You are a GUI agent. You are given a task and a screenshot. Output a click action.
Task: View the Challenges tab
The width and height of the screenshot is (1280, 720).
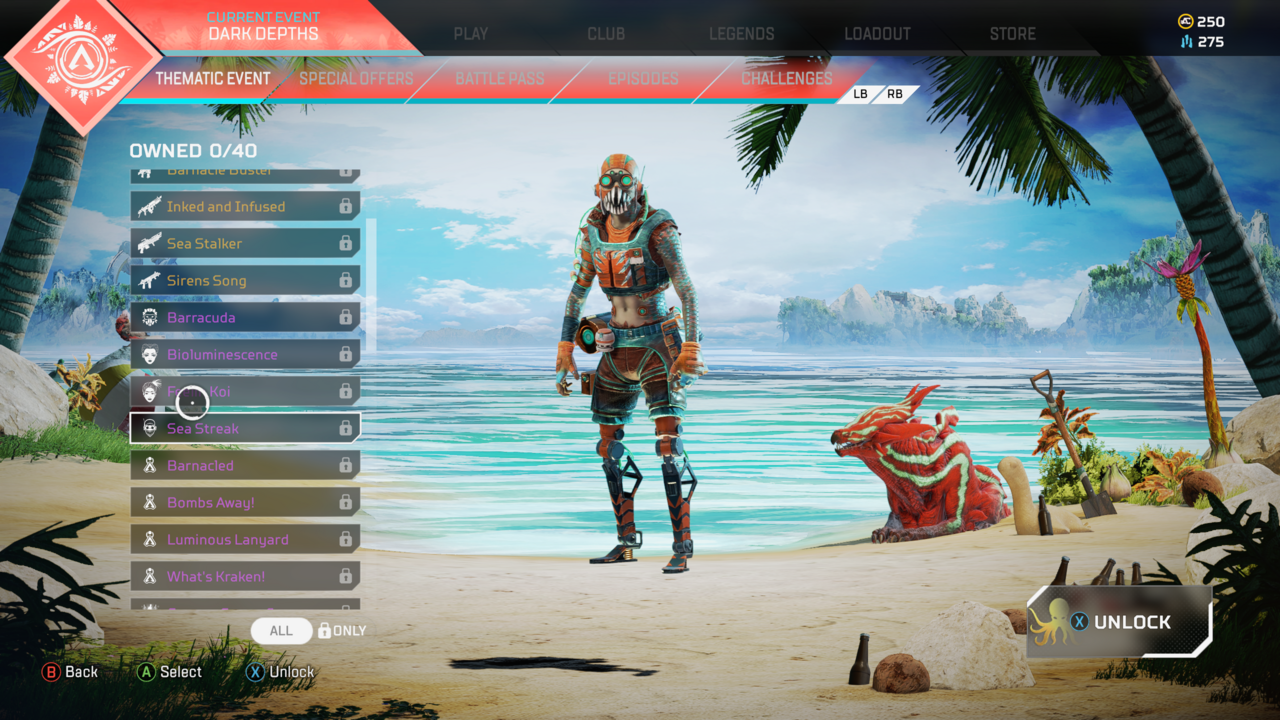tap(786, 79)
